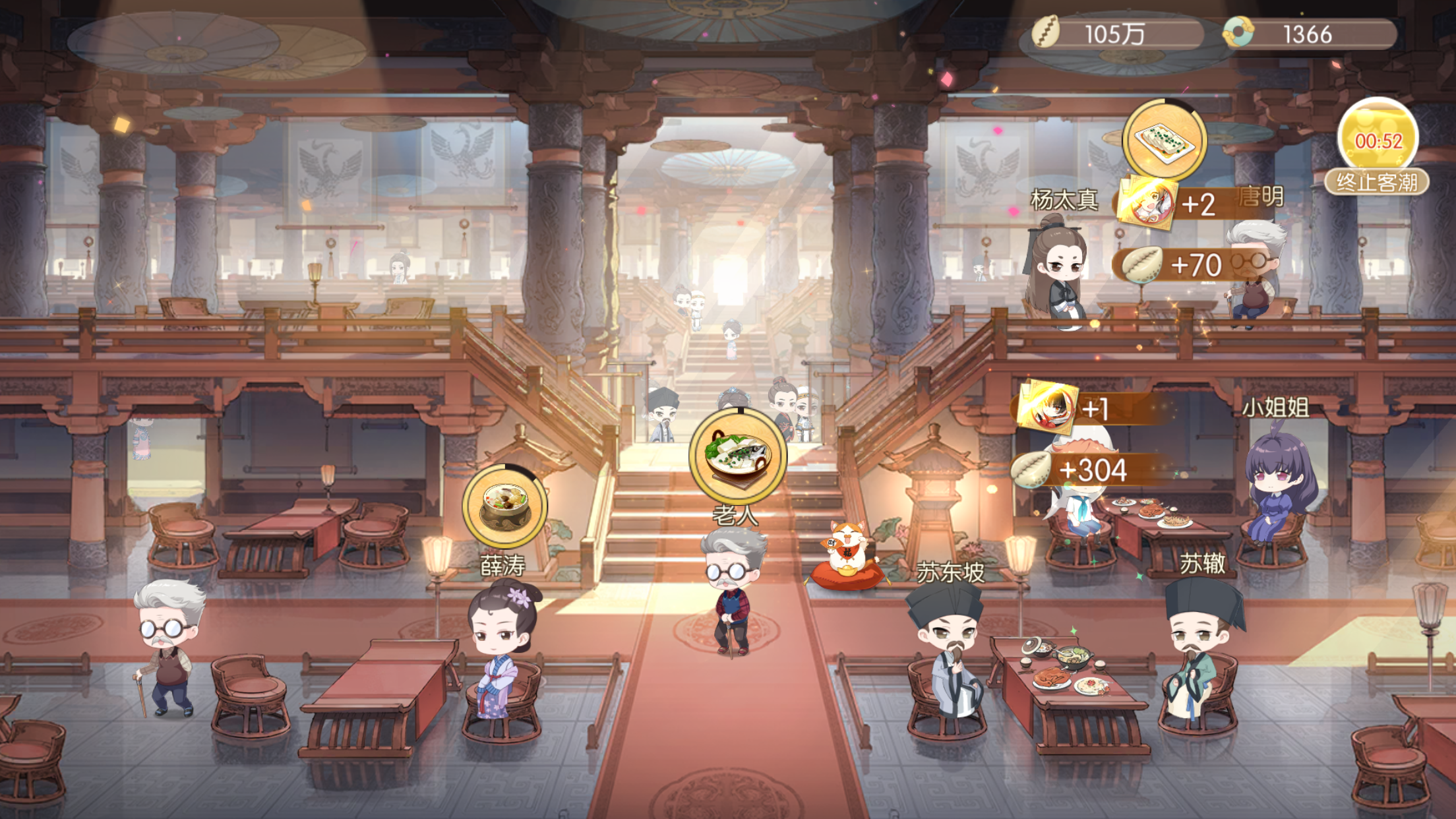
Task: Tap 薛涛's soup pot order bubble
Action: pyautogui.click(x=504, y=506)
